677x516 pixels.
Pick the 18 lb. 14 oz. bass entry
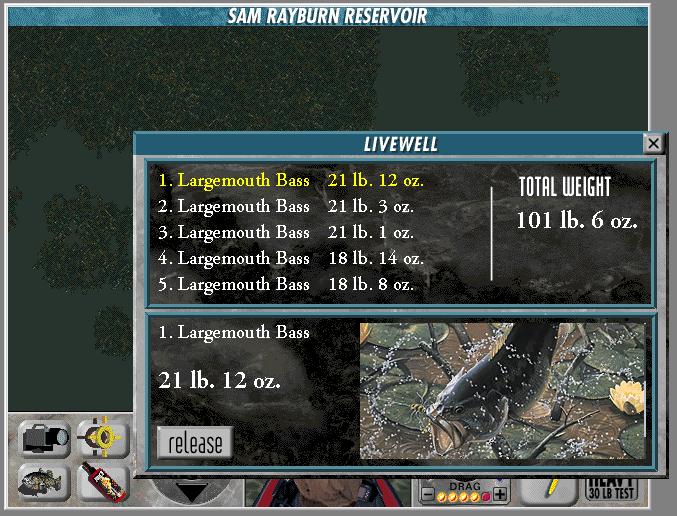tap(290, 258)
